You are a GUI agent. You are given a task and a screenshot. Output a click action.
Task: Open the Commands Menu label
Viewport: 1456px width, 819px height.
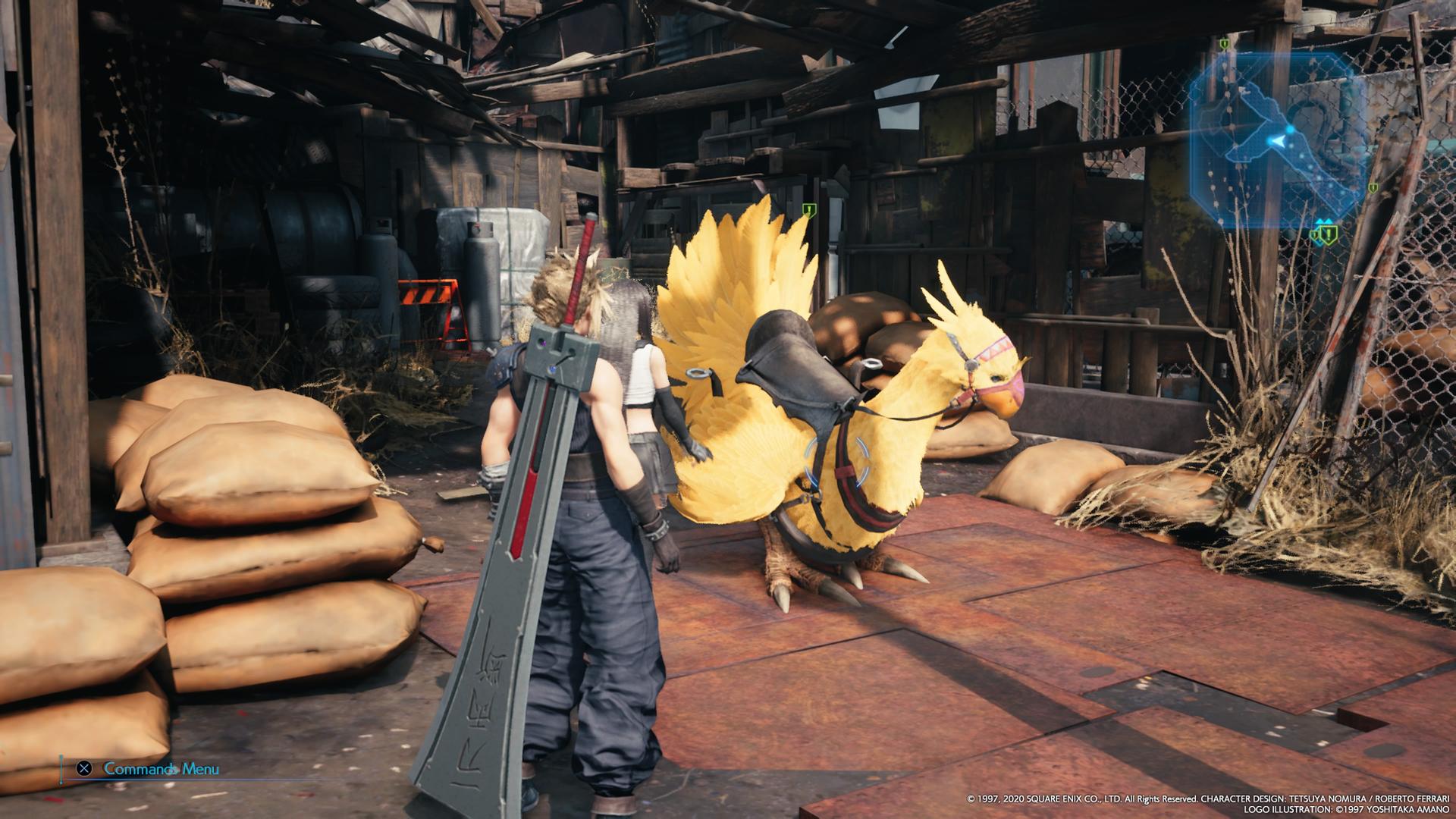coord(161,768)
